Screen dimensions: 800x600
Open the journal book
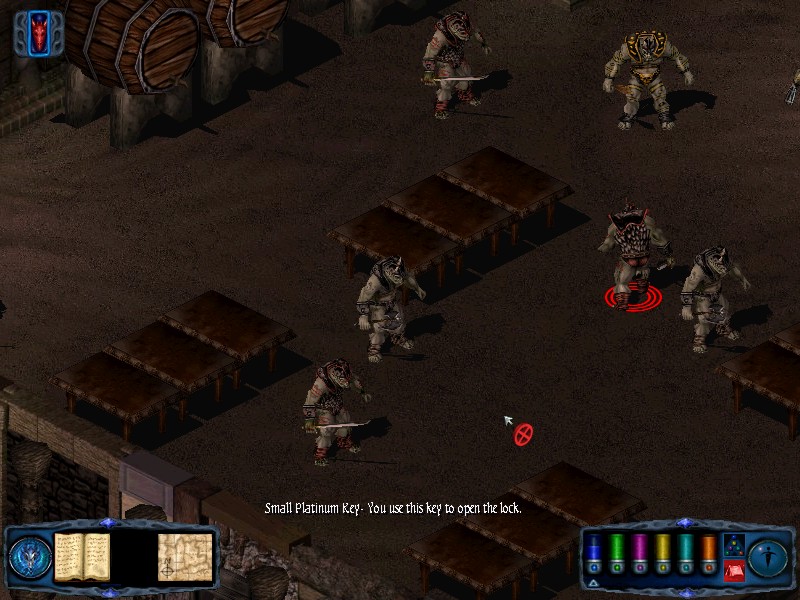coord(81,556)
